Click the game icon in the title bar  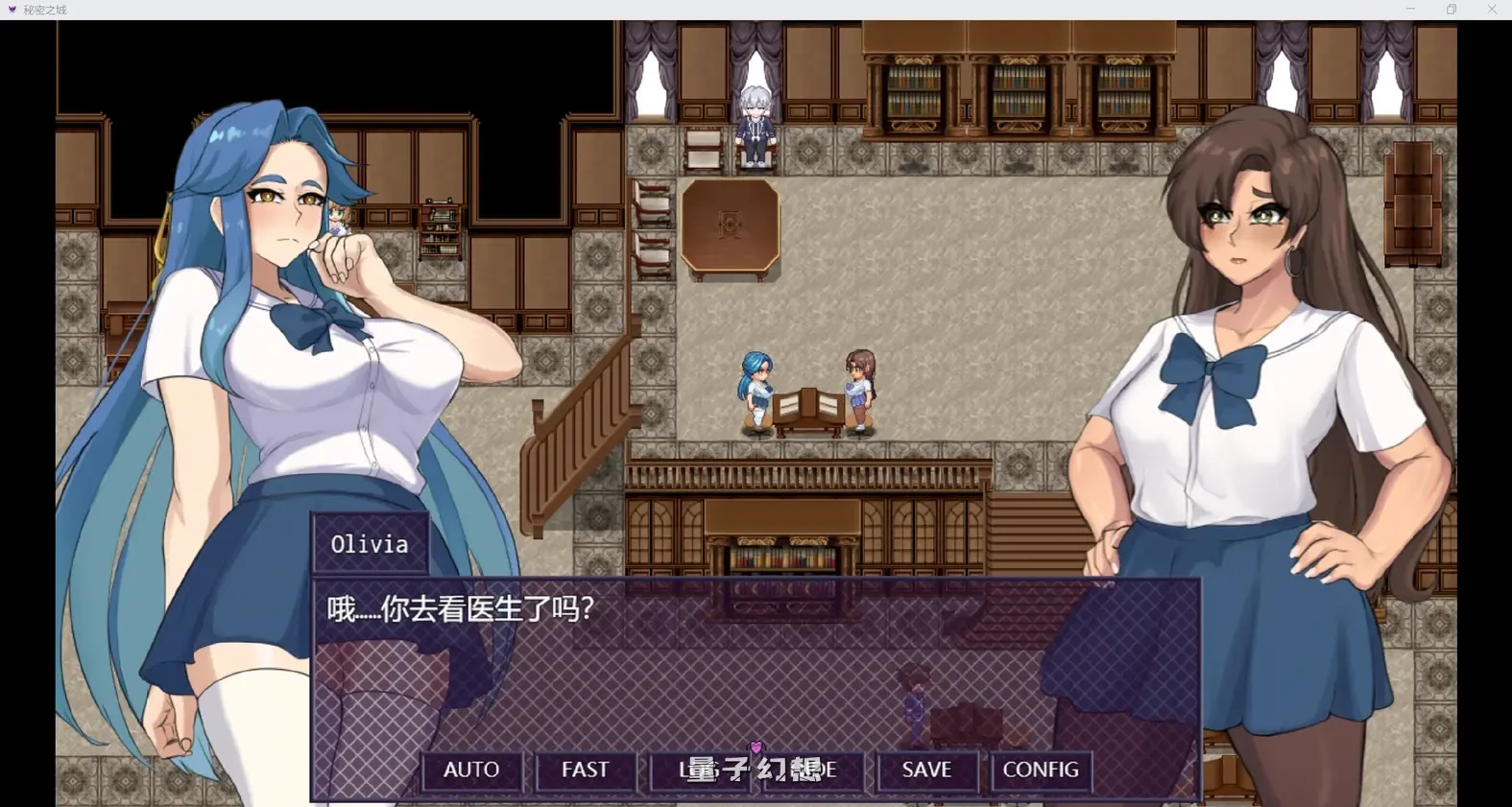(12, 10)
